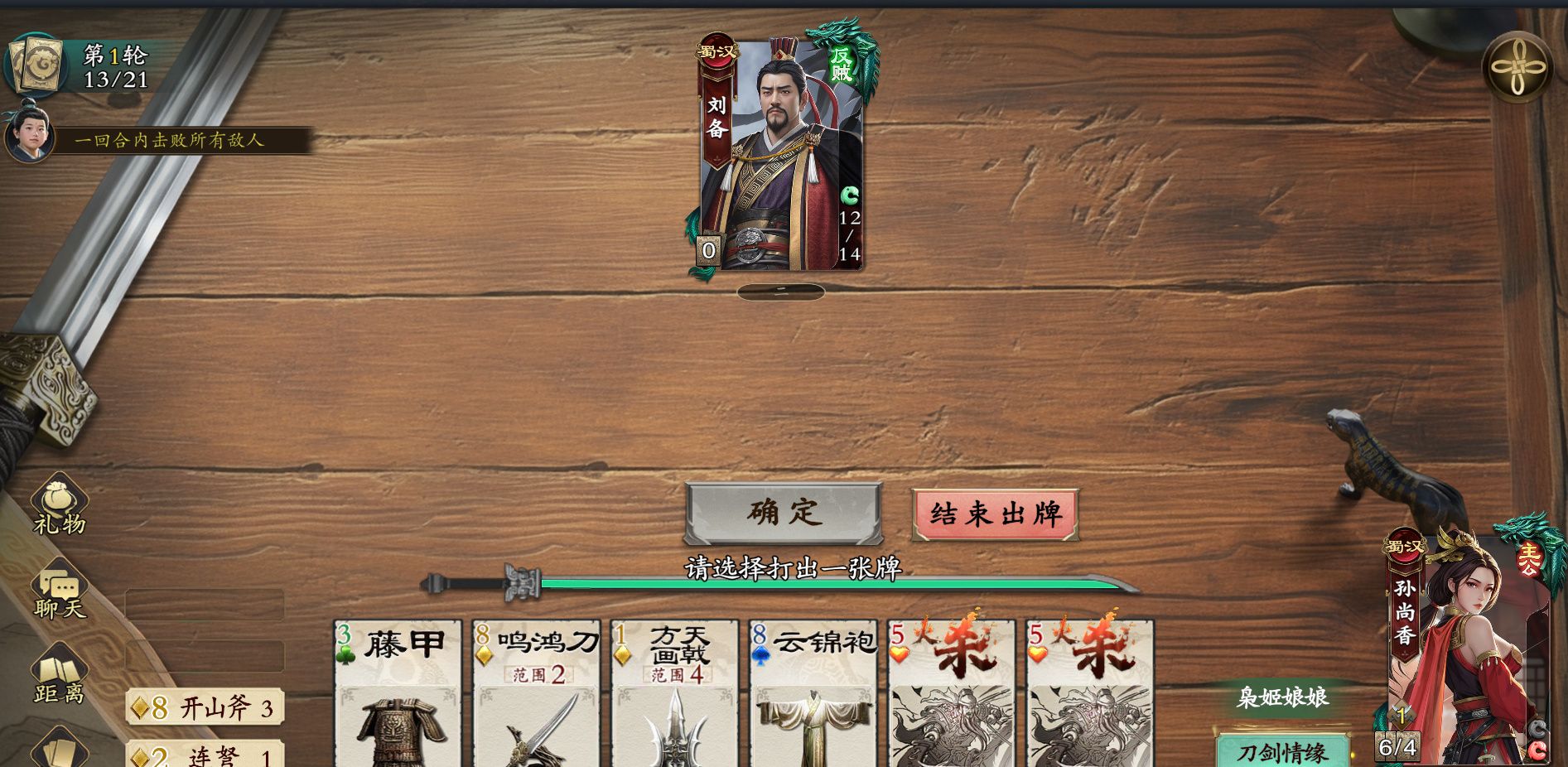This screenshot has width=1568, height=767.
Task: Activate the 枭姬娘娘 skill
Action: click(1285, 698)
